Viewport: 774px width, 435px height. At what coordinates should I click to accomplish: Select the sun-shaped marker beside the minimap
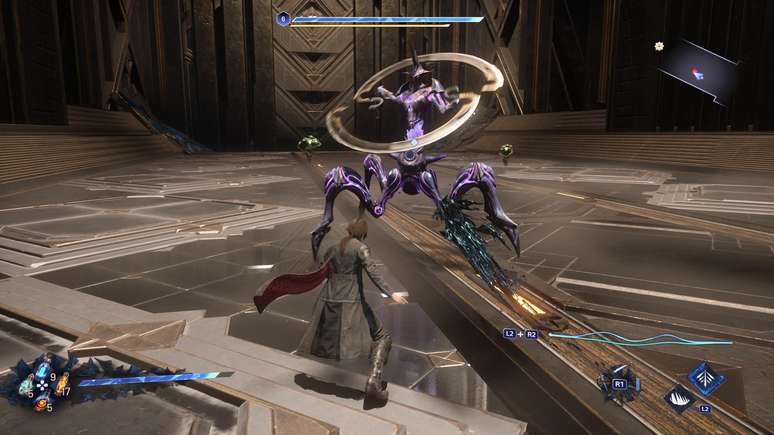[x=660, y=46]
